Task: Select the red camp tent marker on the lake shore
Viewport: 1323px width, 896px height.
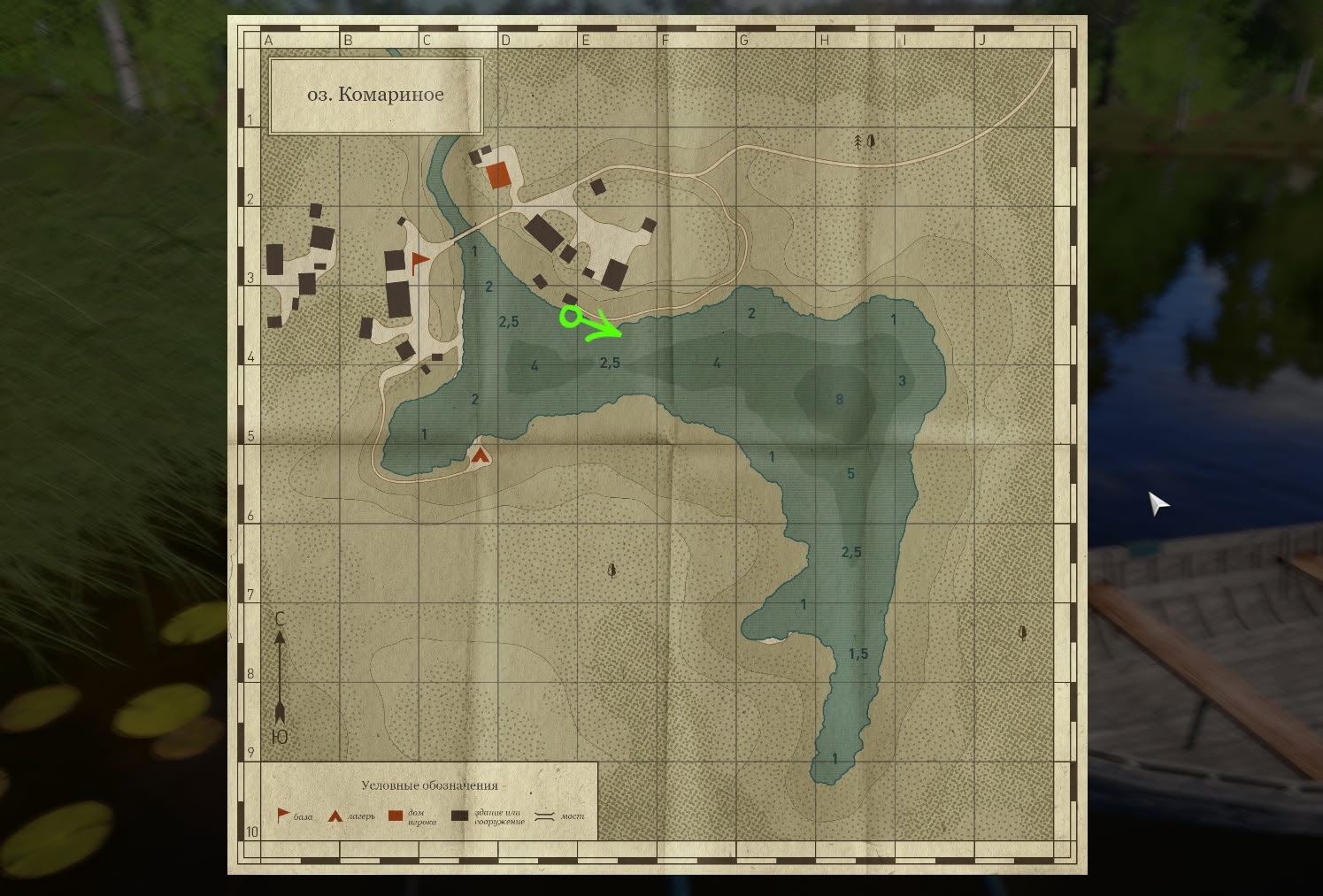Action: 480,456
